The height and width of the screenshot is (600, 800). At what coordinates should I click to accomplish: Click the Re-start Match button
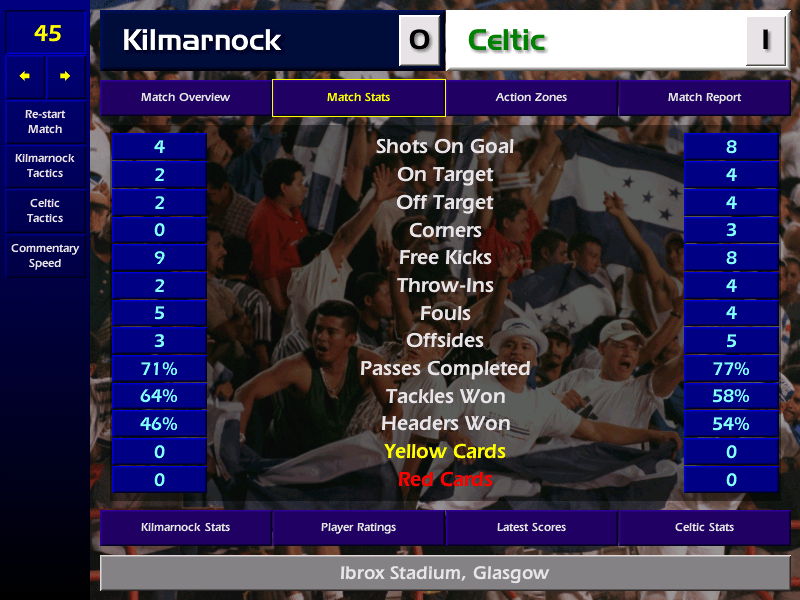tap(45, 122)
